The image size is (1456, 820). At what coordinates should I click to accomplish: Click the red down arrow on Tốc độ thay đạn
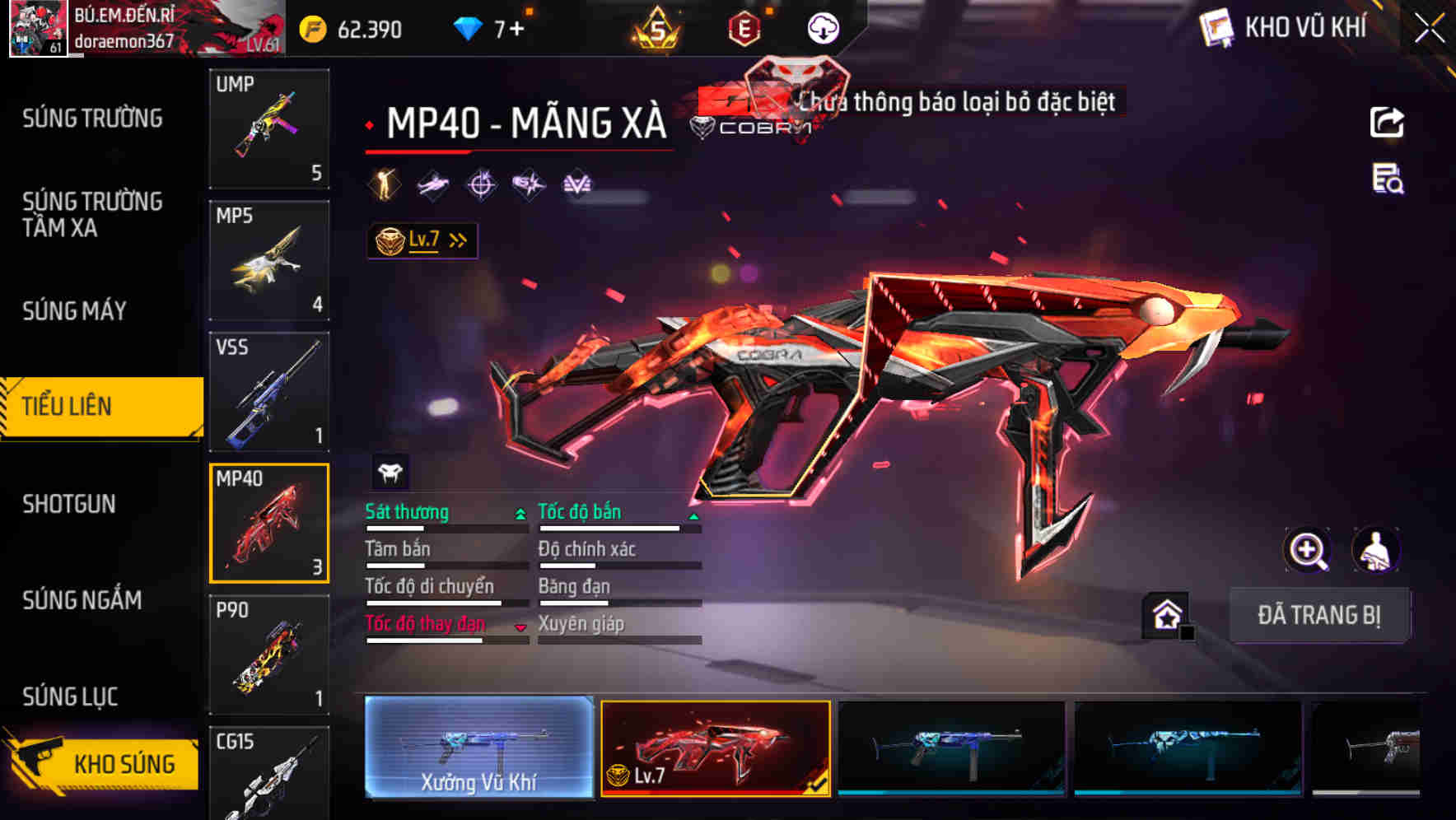(520, 626)
